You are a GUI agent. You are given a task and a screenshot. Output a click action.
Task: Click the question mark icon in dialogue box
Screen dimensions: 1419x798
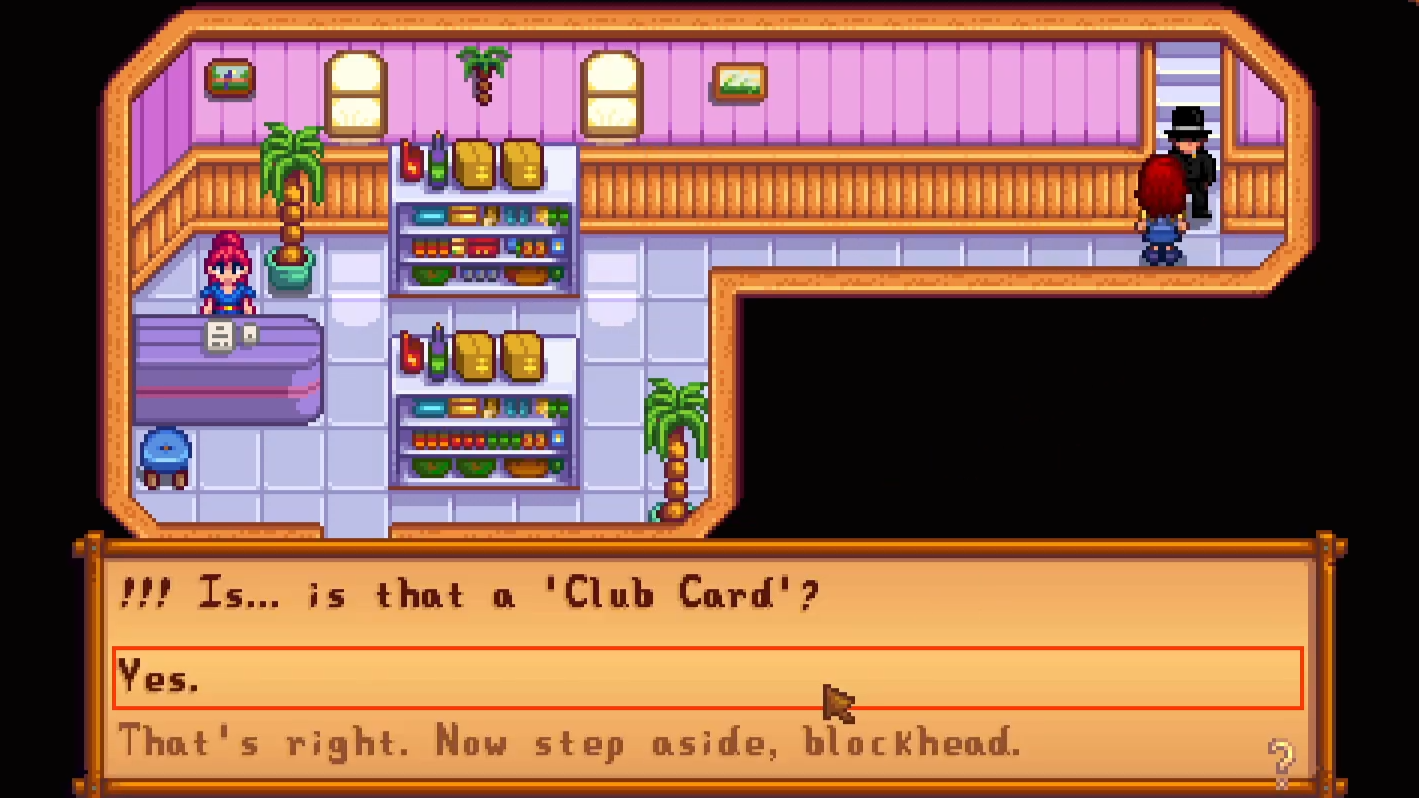click(1279, 758)
